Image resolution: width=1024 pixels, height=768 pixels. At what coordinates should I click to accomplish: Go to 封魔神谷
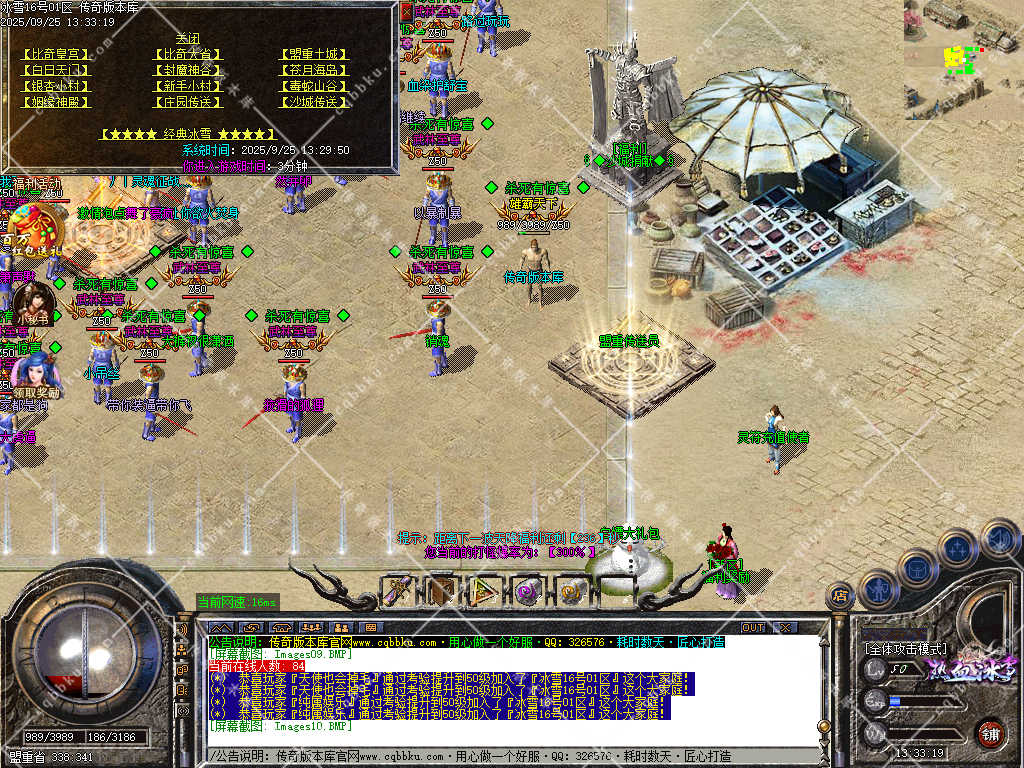pos(187,70)
